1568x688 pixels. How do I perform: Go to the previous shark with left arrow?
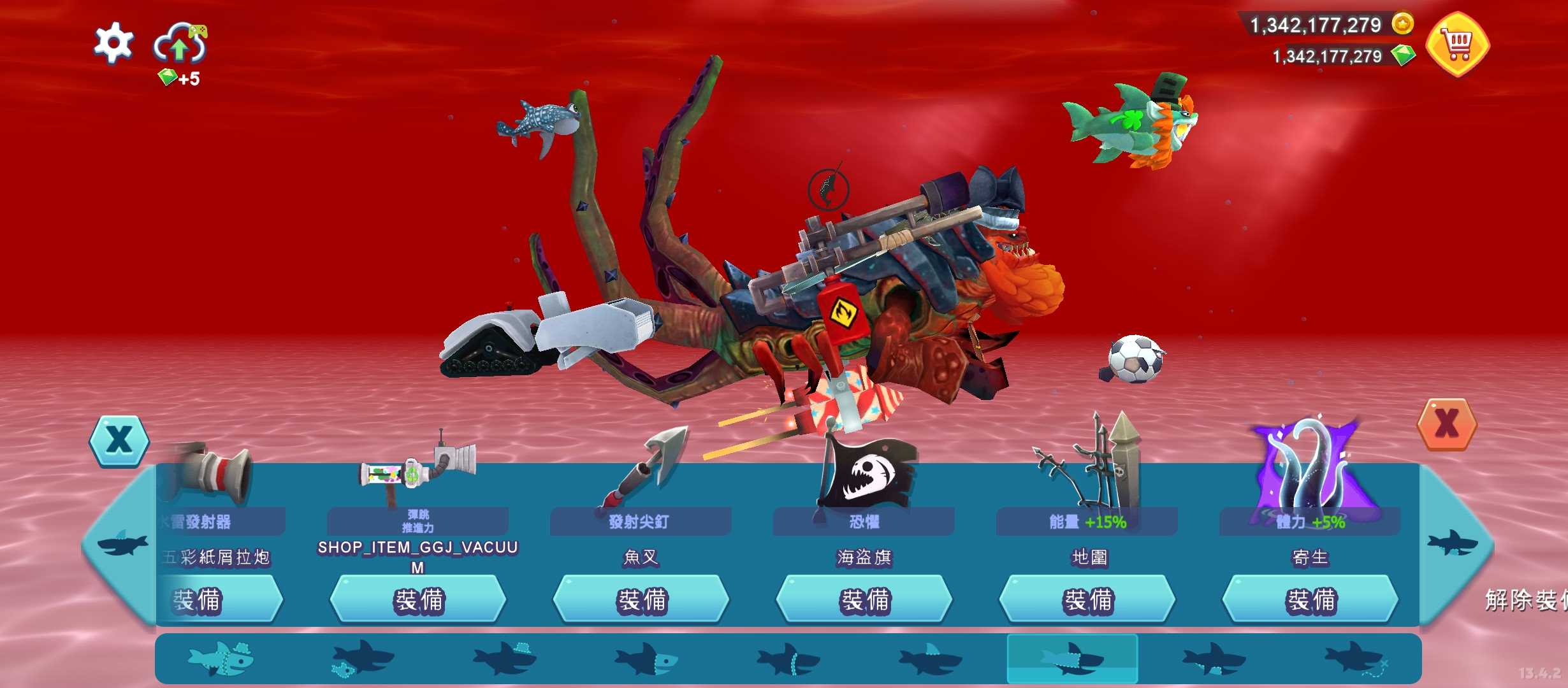[121, 545]
